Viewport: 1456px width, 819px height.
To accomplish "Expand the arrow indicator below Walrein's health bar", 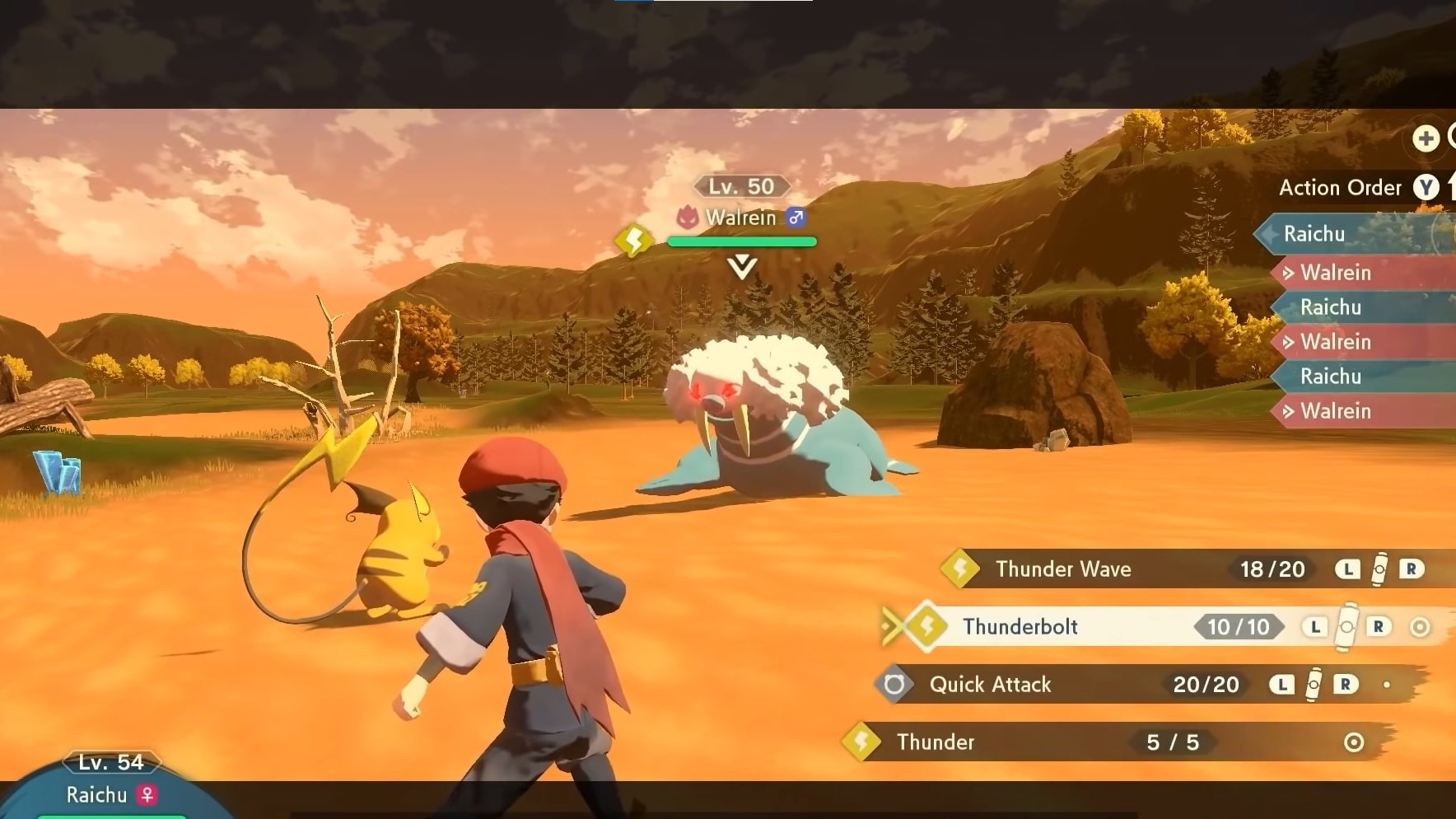I will click(740, 264).
